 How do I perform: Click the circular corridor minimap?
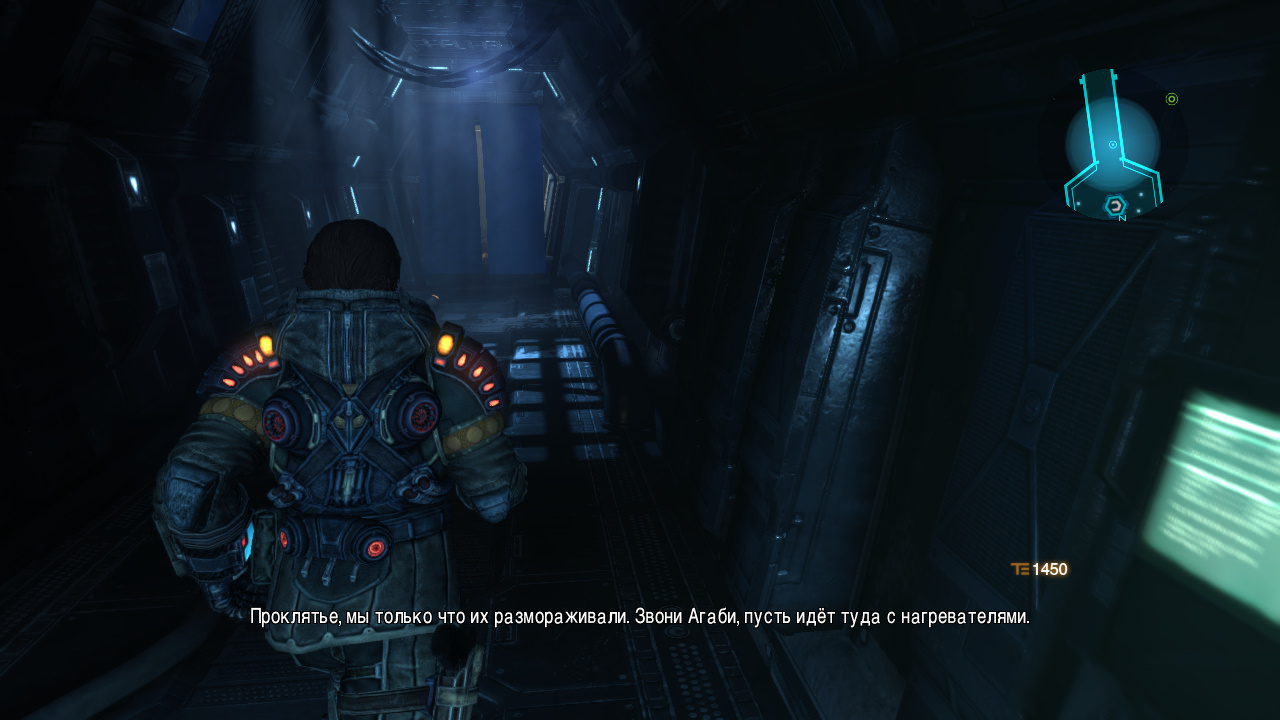(1112, 144)
